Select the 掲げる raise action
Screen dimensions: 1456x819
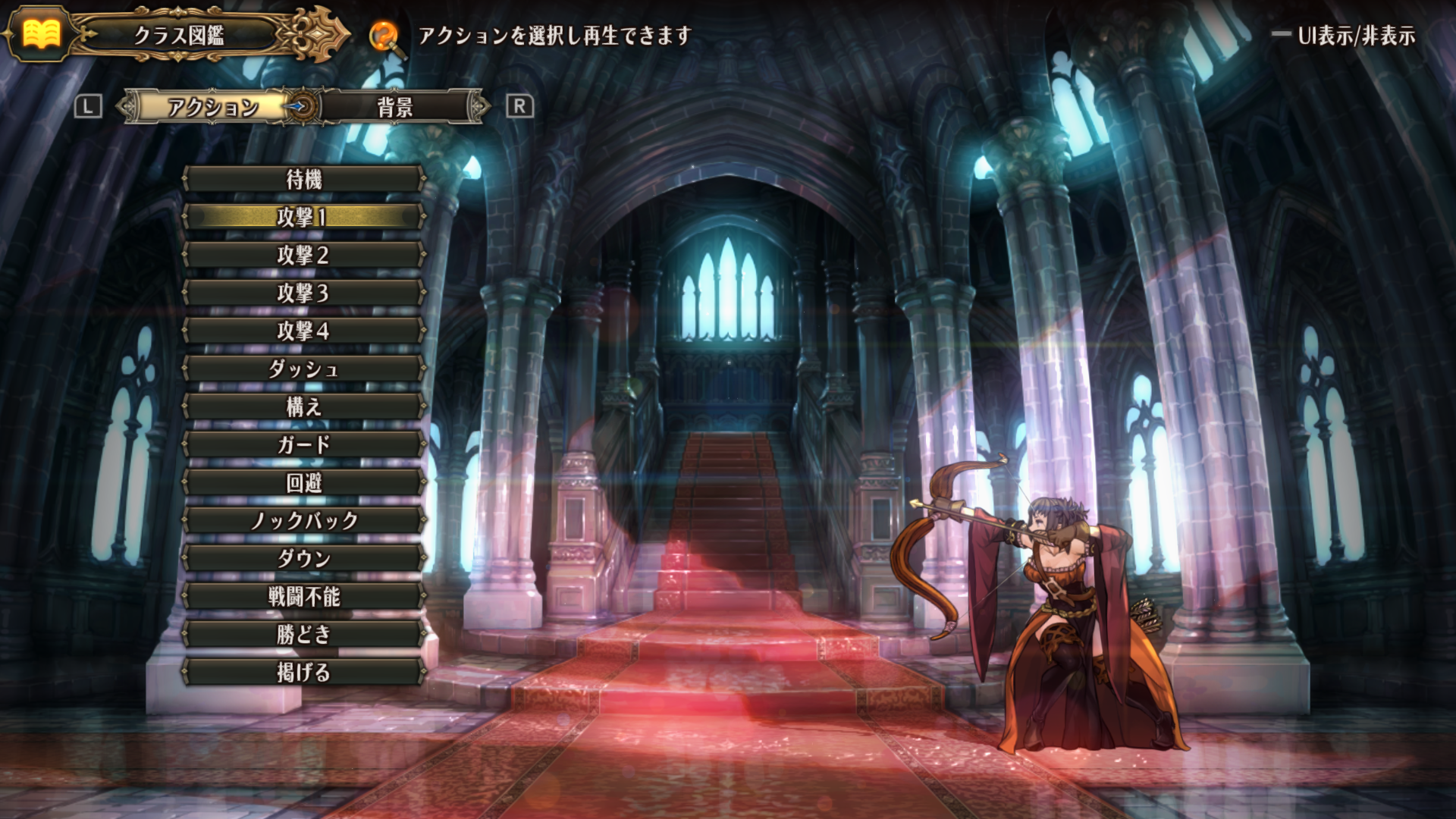click(x=303, y=673)
